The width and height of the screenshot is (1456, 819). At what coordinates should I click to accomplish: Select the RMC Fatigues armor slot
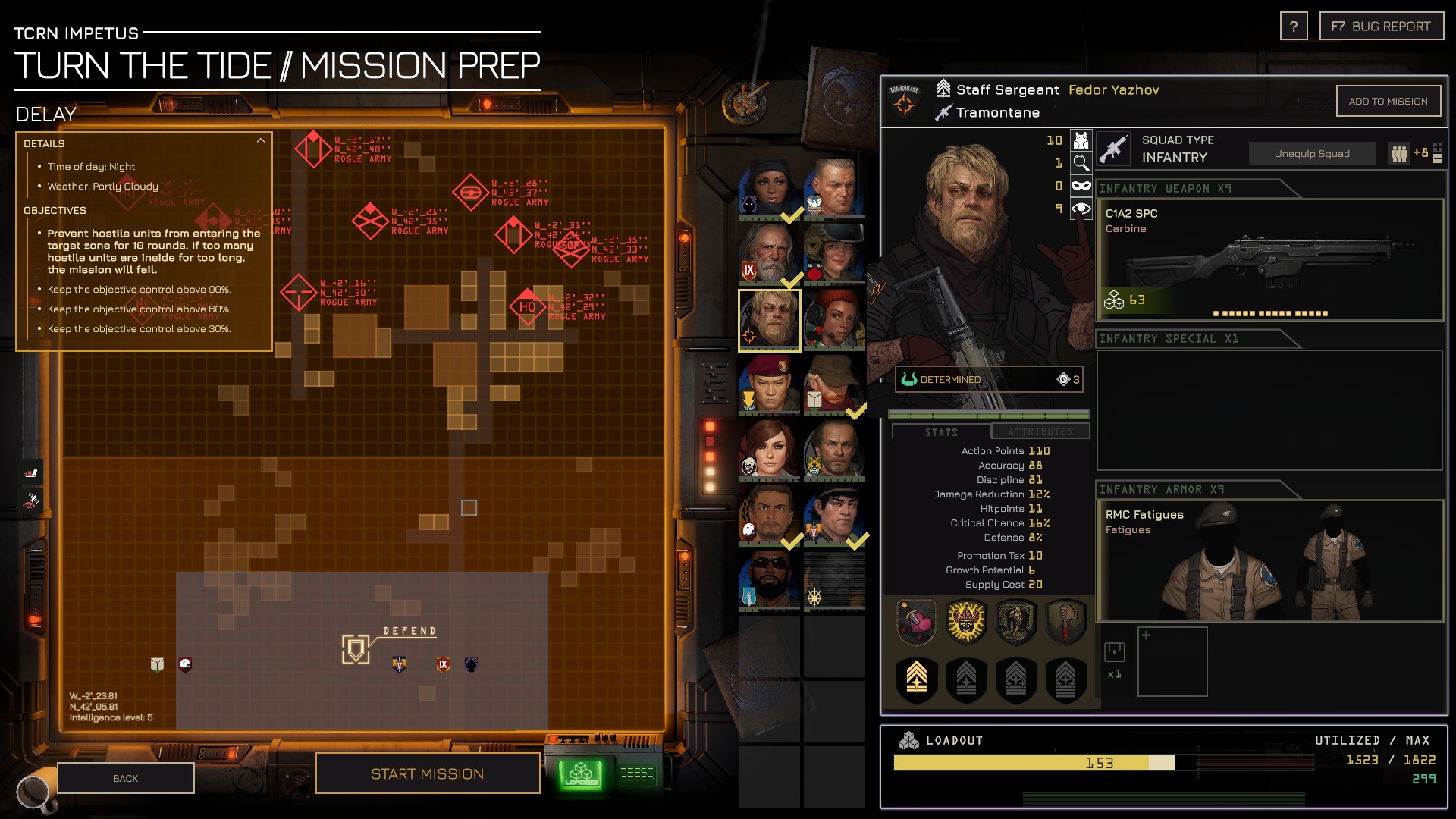click(1269, 560)
